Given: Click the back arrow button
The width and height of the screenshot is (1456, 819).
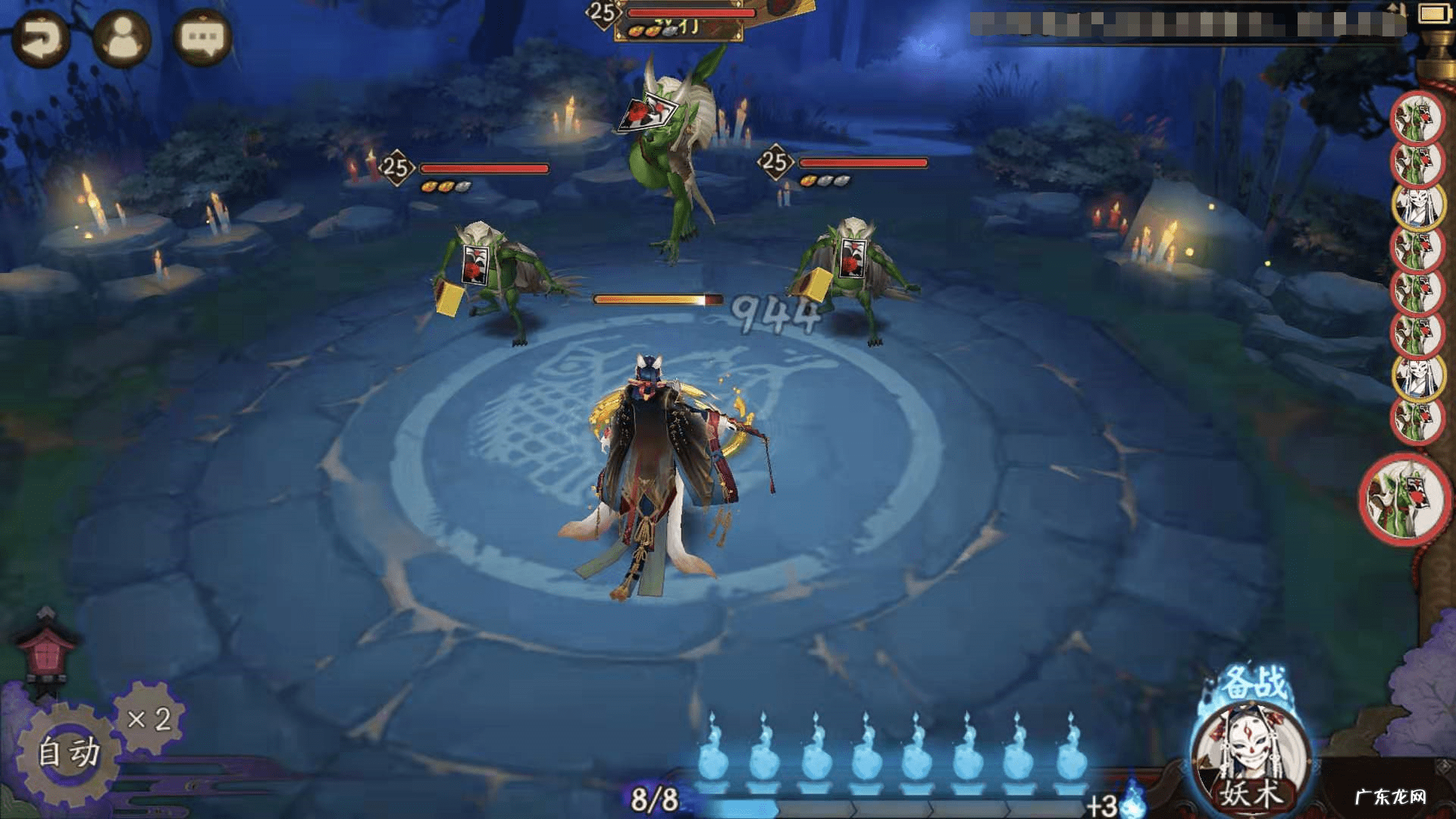Looking at the screenshot, I should [x=39, y=39].
